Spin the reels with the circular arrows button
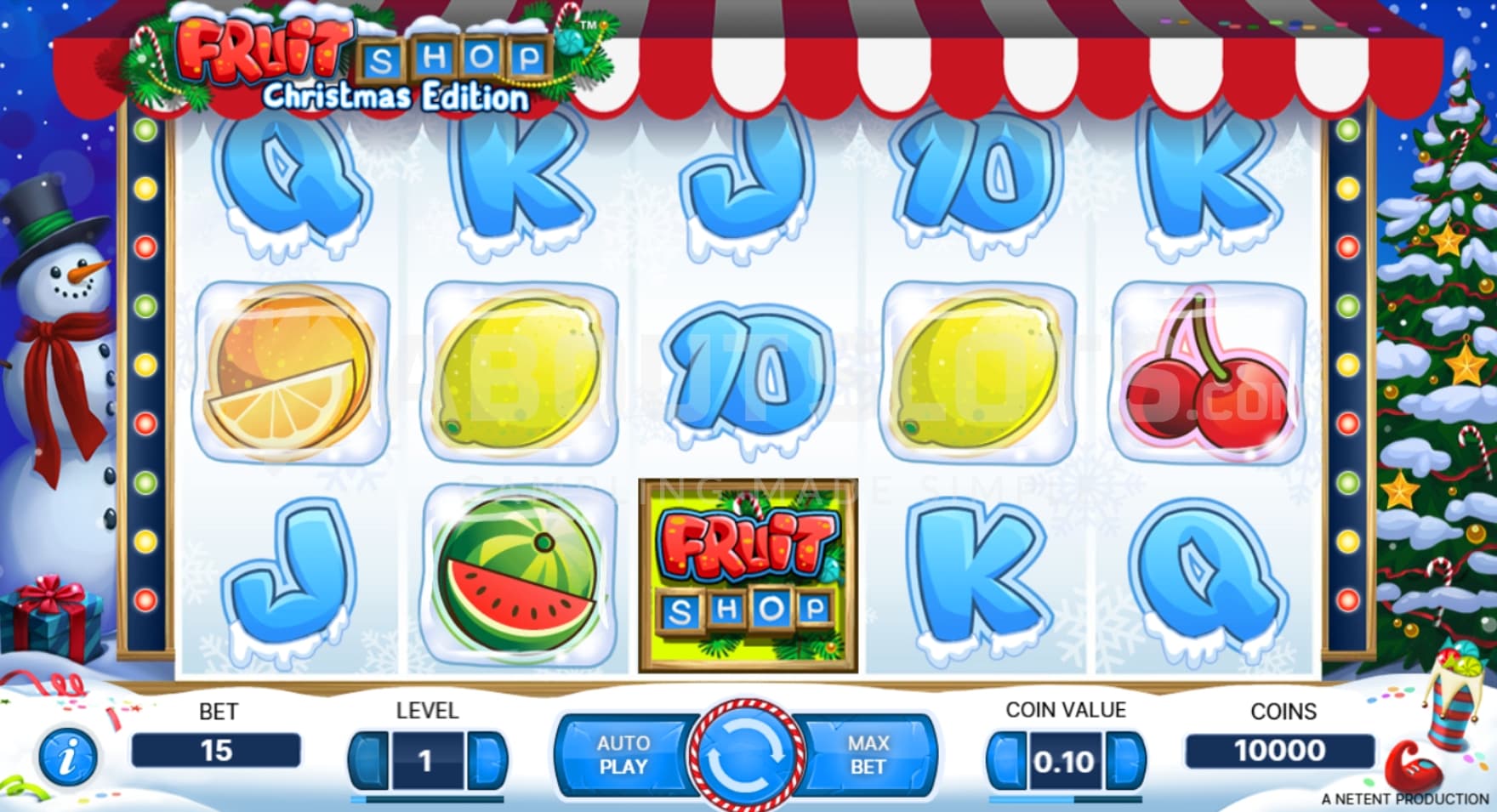1497x812 pixels. [746, 754]
